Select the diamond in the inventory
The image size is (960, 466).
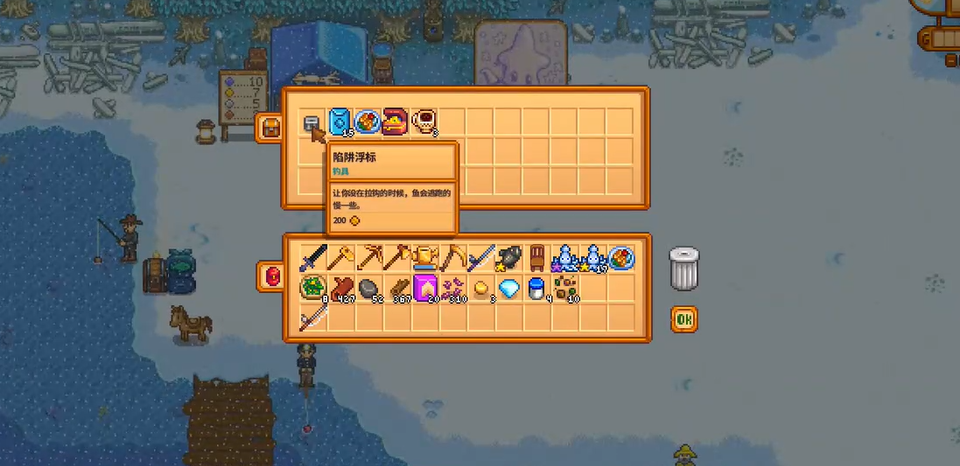pyautogui.click(x=509, y=289)
